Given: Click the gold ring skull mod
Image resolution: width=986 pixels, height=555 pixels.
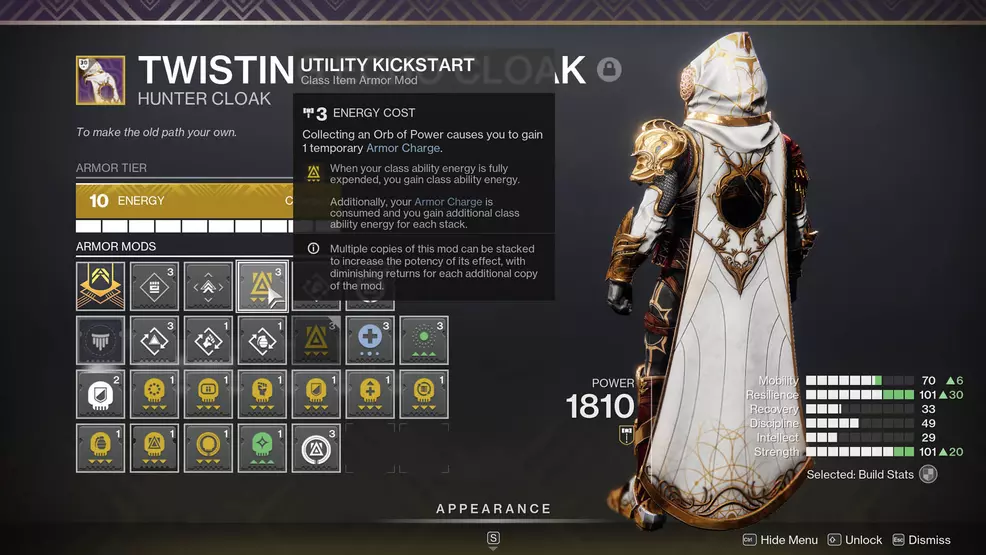Looking at the screenshot, I should [x=208, y=447].
